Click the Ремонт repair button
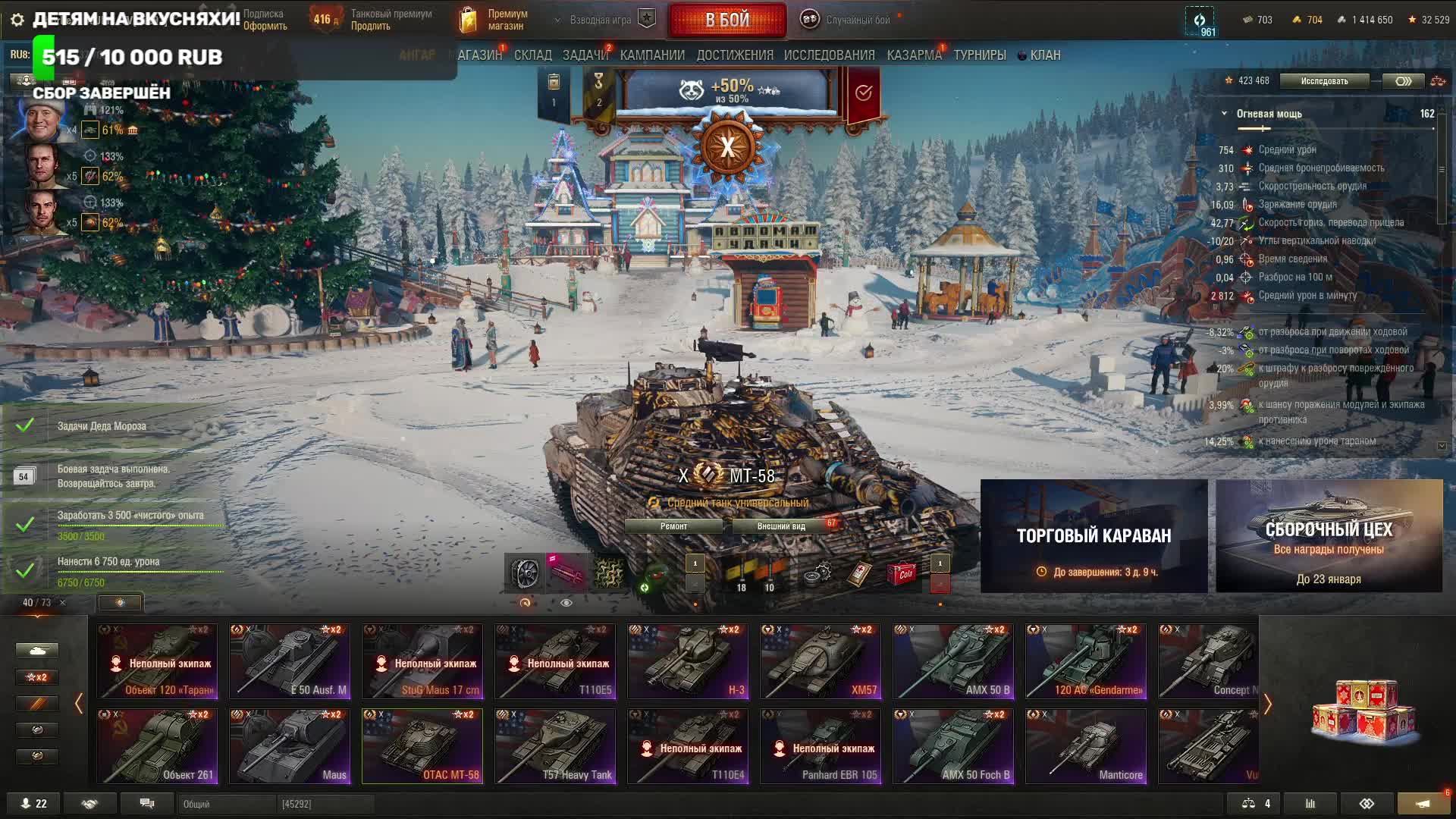This screenshot has width=1456, height=819. [673, 526]
